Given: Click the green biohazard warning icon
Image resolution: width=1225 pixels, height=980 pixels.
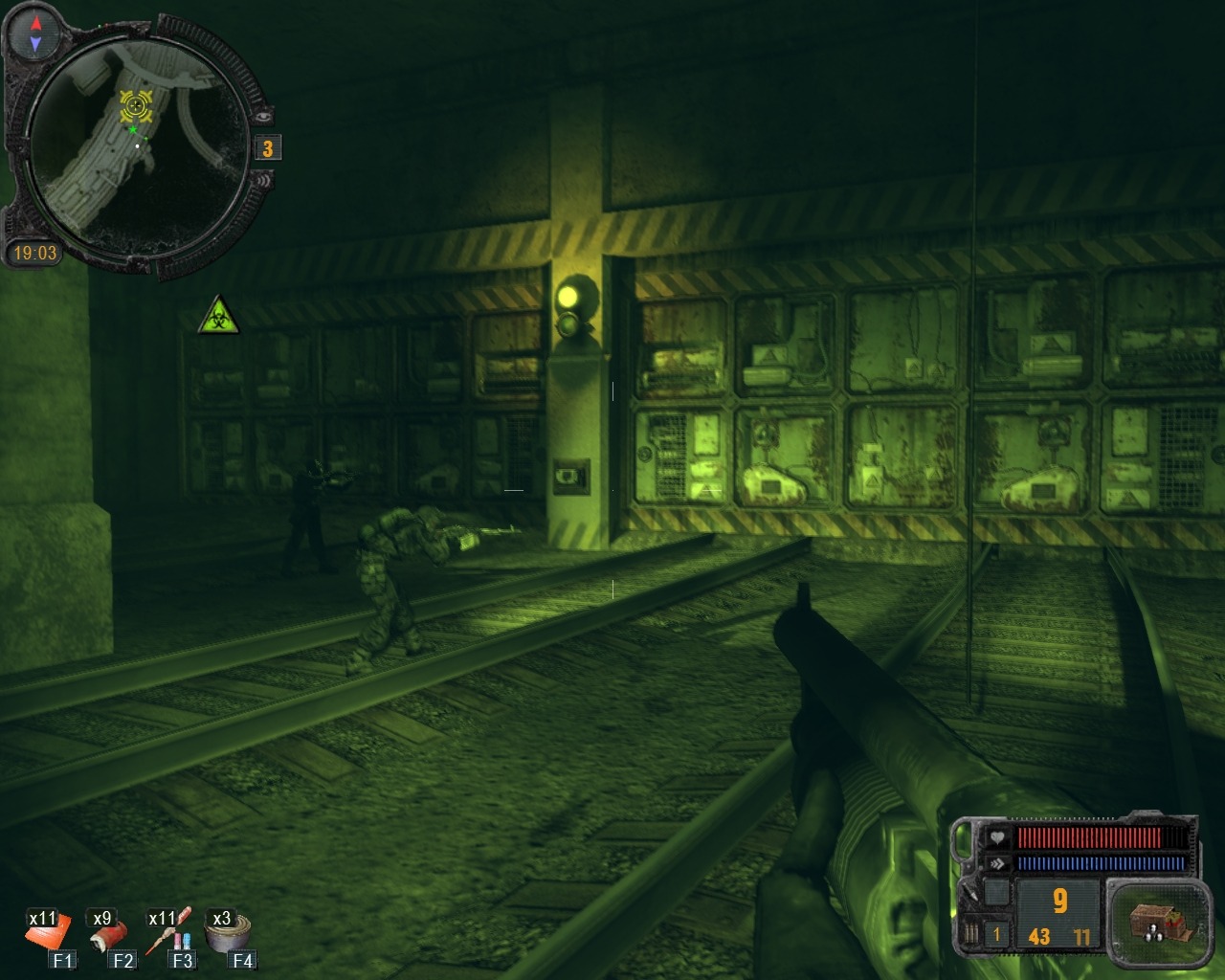Looking at the screenshot, I should [218, 315].
